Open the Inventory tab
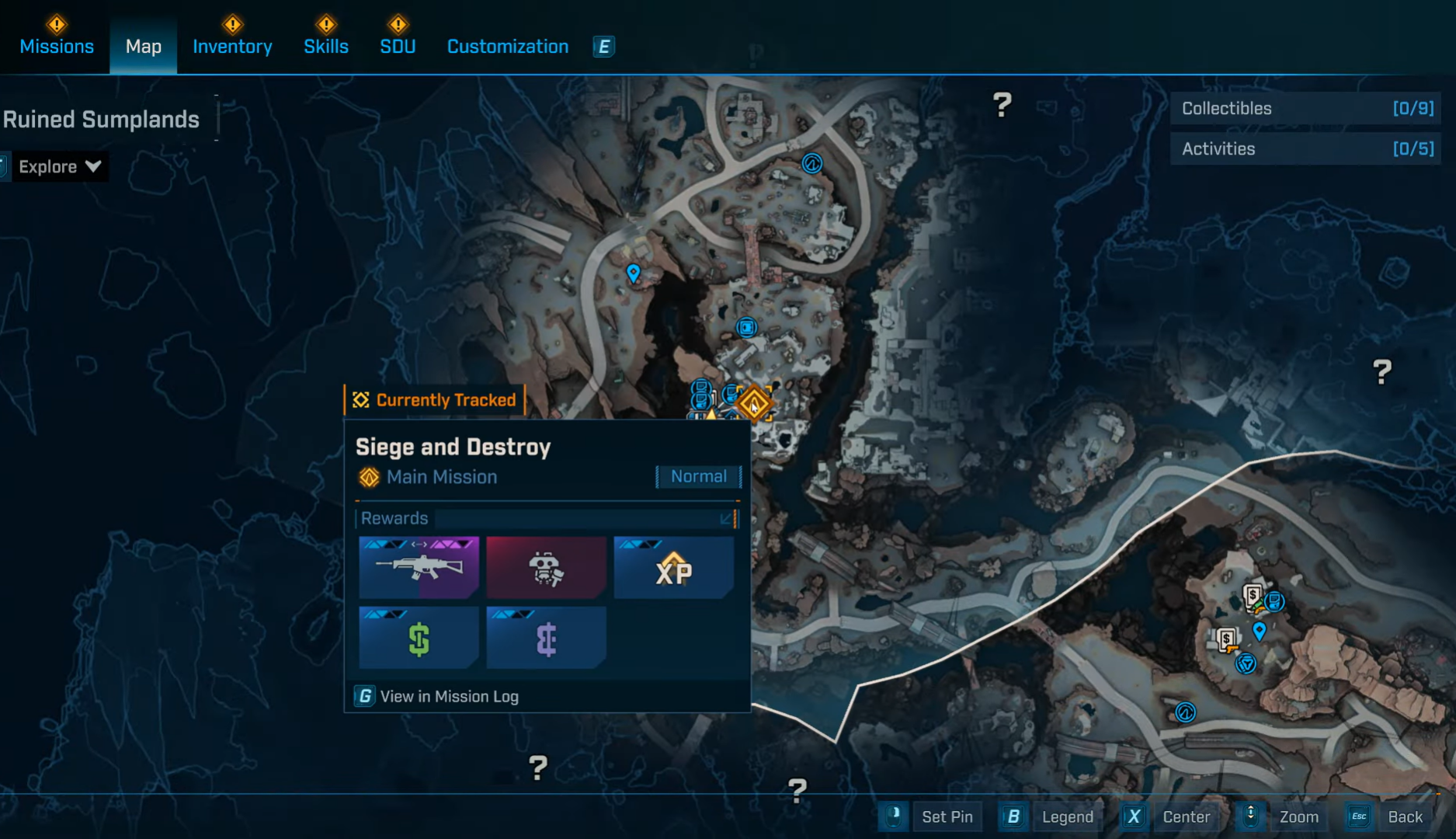Image resolution: width=1456 pixels, height=839 pixels. (232, 47)
